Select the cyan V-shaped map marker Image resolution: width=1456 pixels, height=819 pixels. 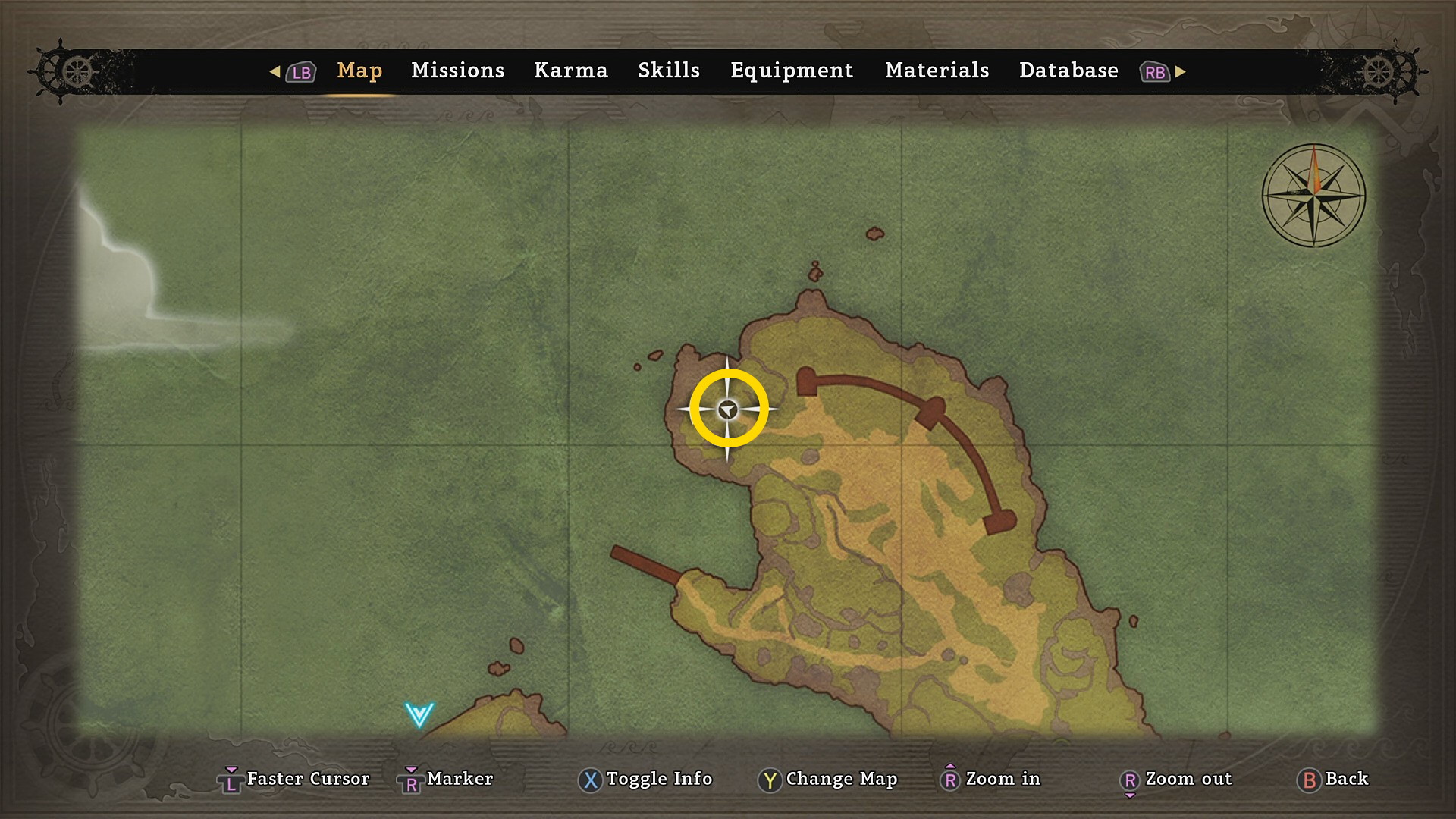point(419,714)
